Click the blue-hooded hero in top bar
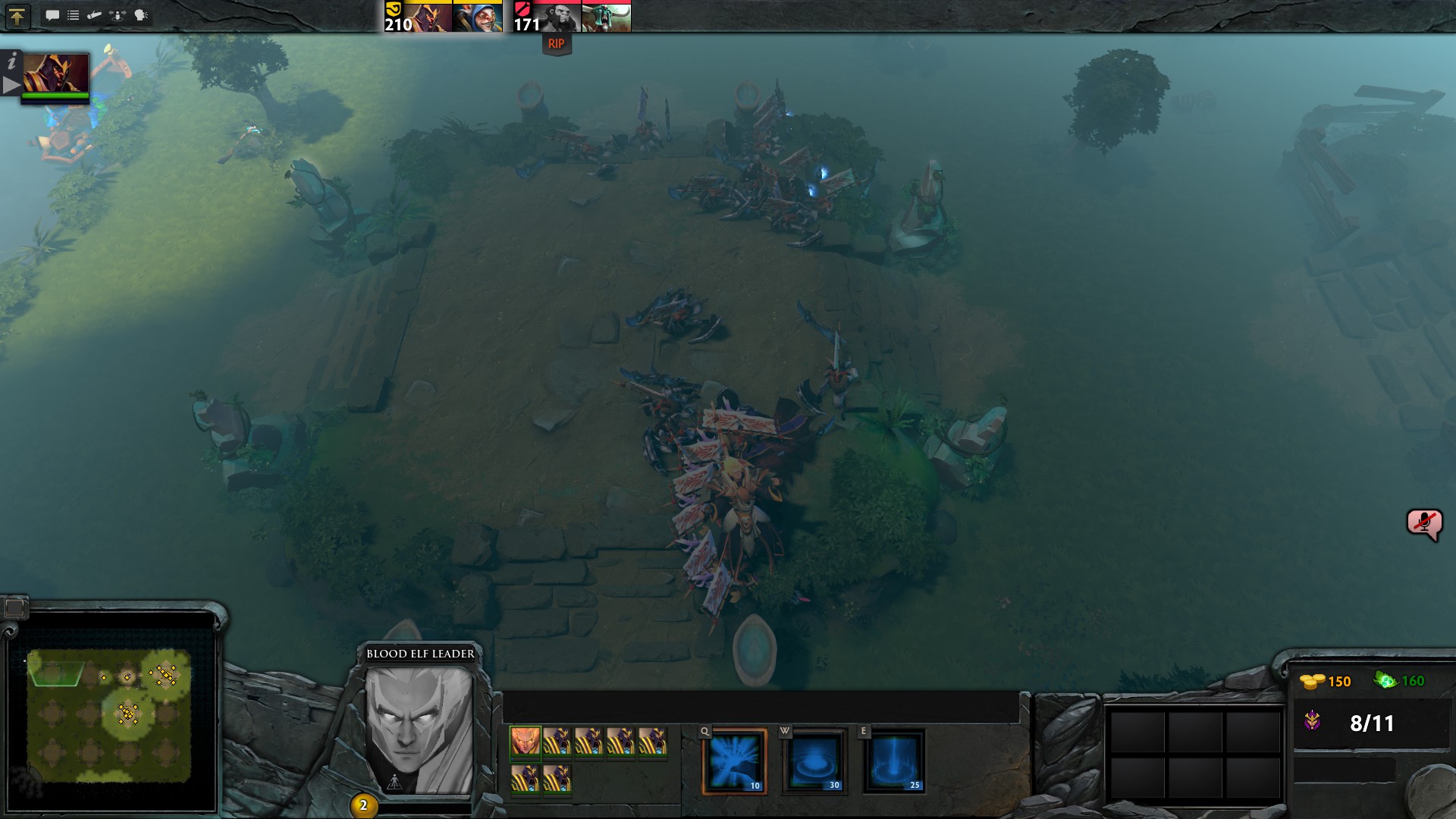Image resolution: width=1456 pixels, height=819 pixels. [x=478, y=17]
